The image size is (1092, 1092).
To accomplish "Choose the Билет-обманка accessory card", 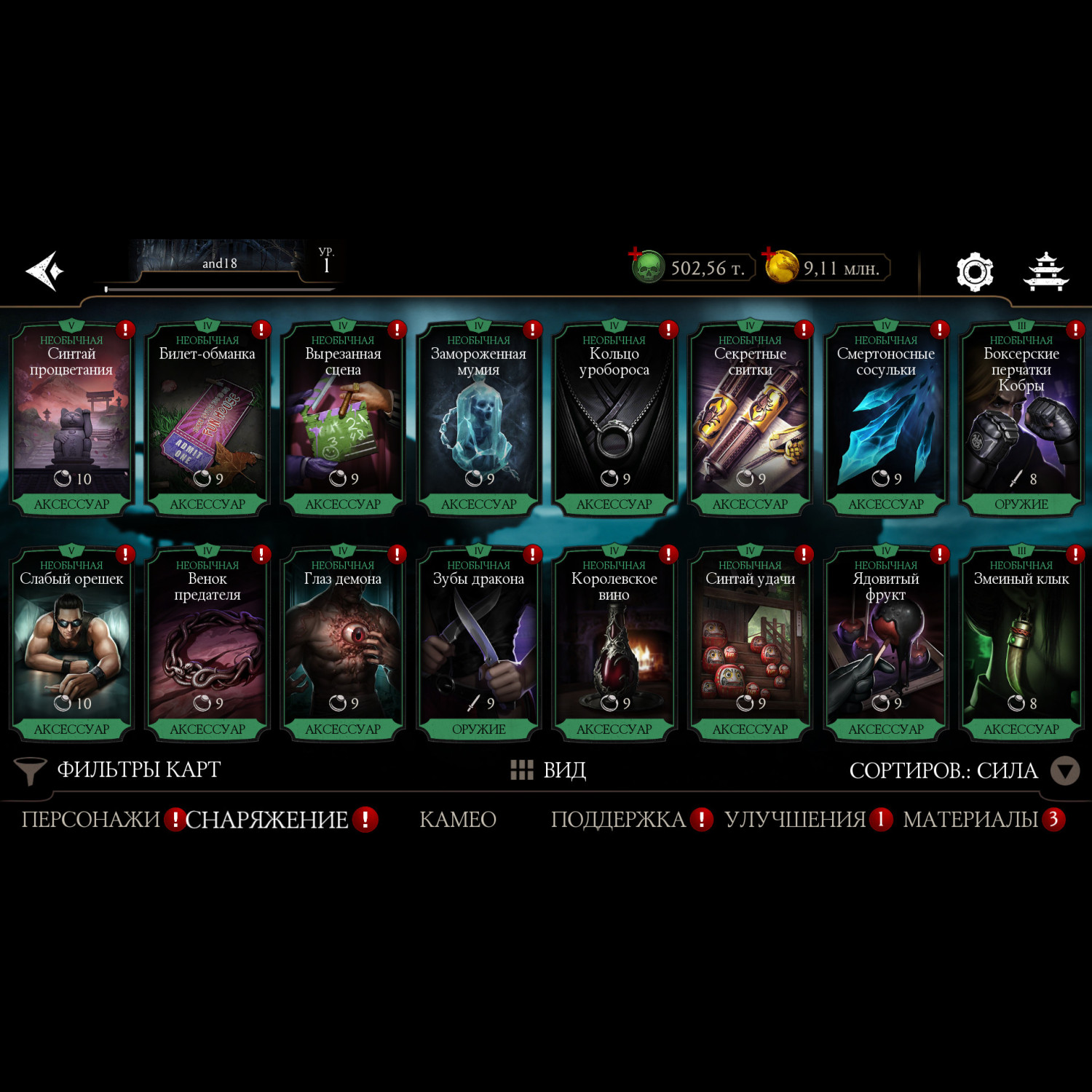I will 207,420.
